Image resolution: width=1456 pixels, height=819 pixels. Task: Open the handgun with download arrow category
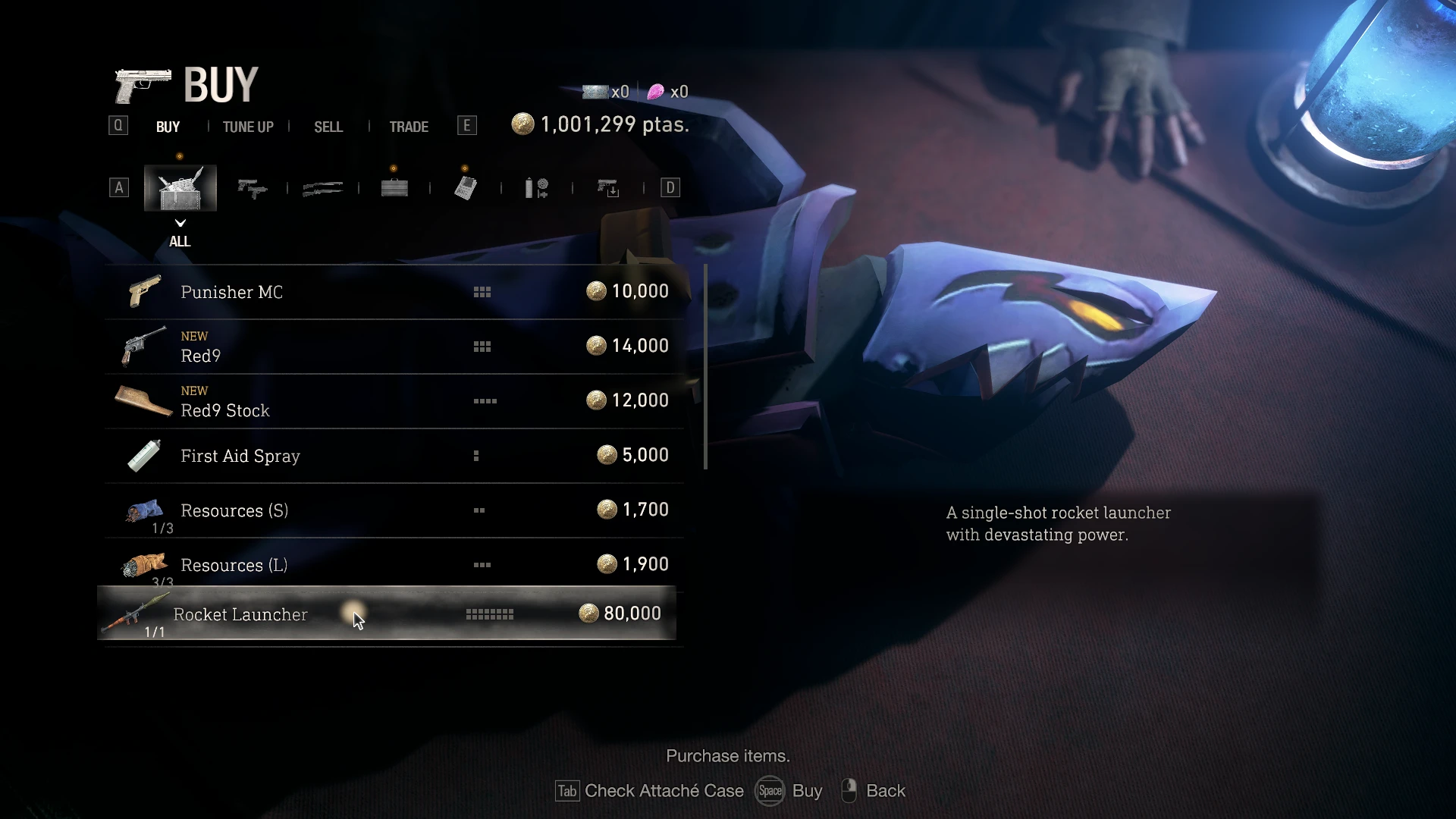coord(608,188)
